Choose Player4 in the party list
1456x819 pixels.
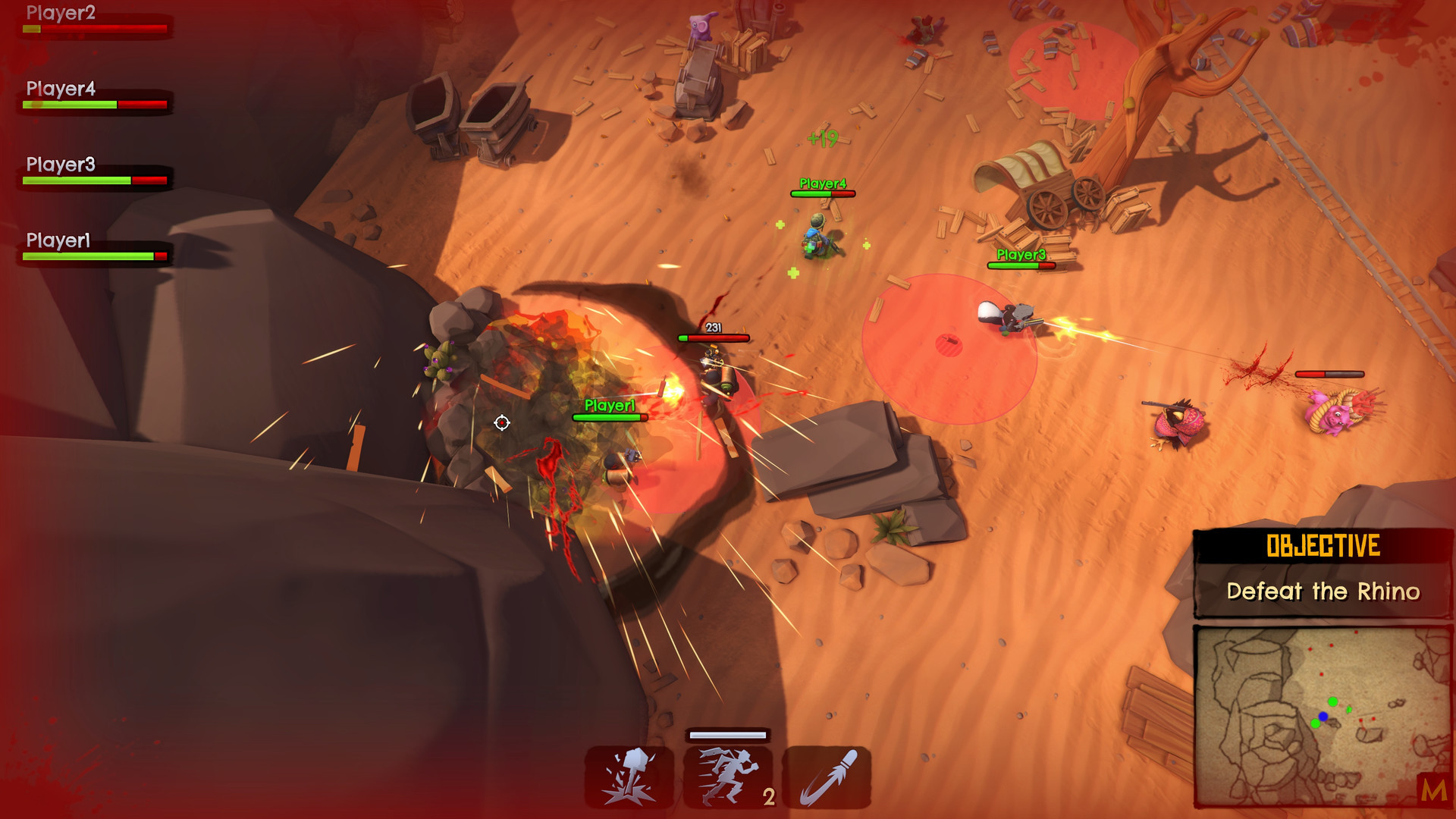tap(61, 89)
